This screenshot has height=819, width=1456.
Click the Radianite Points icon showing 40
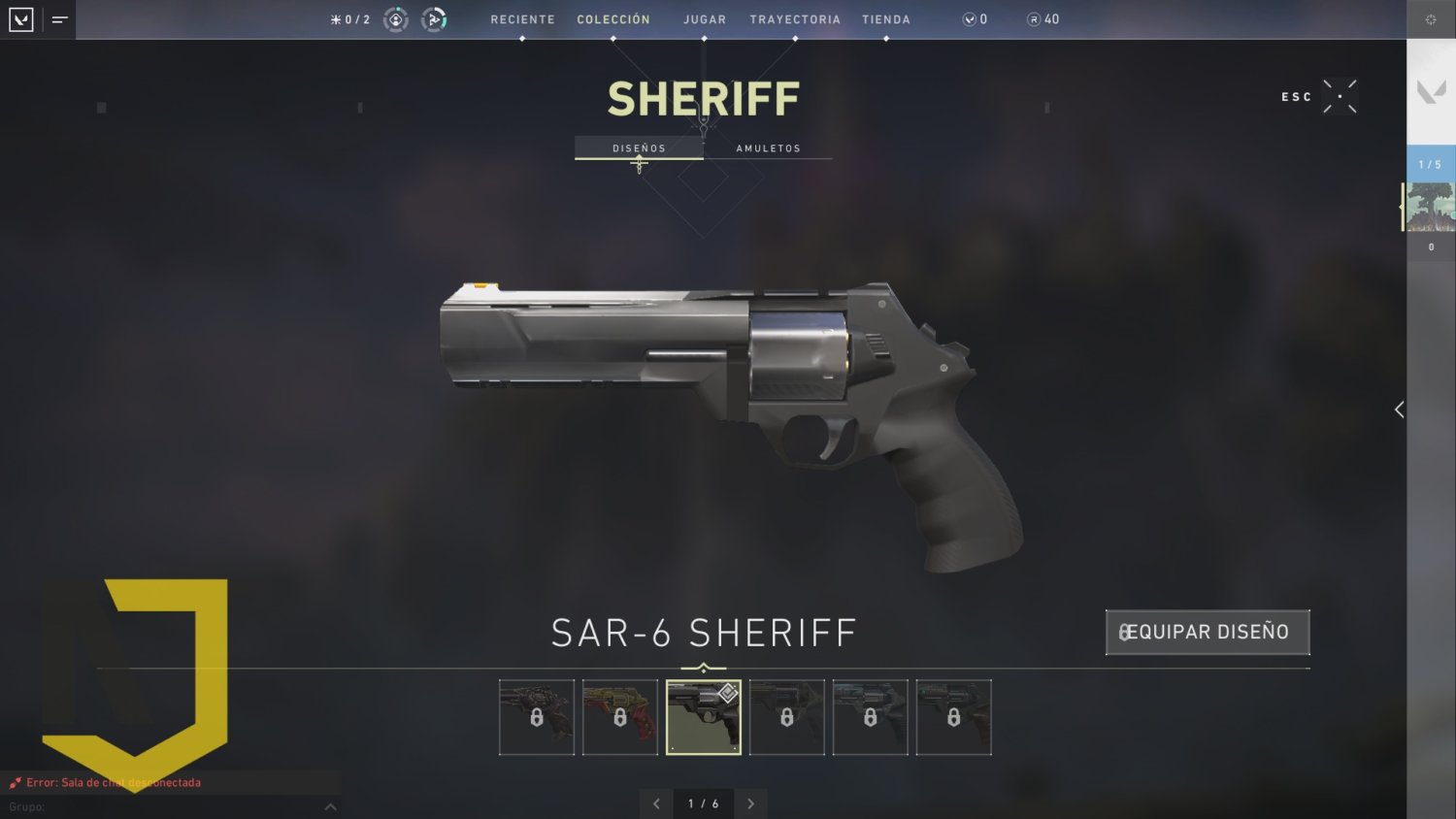[1032, 18]
